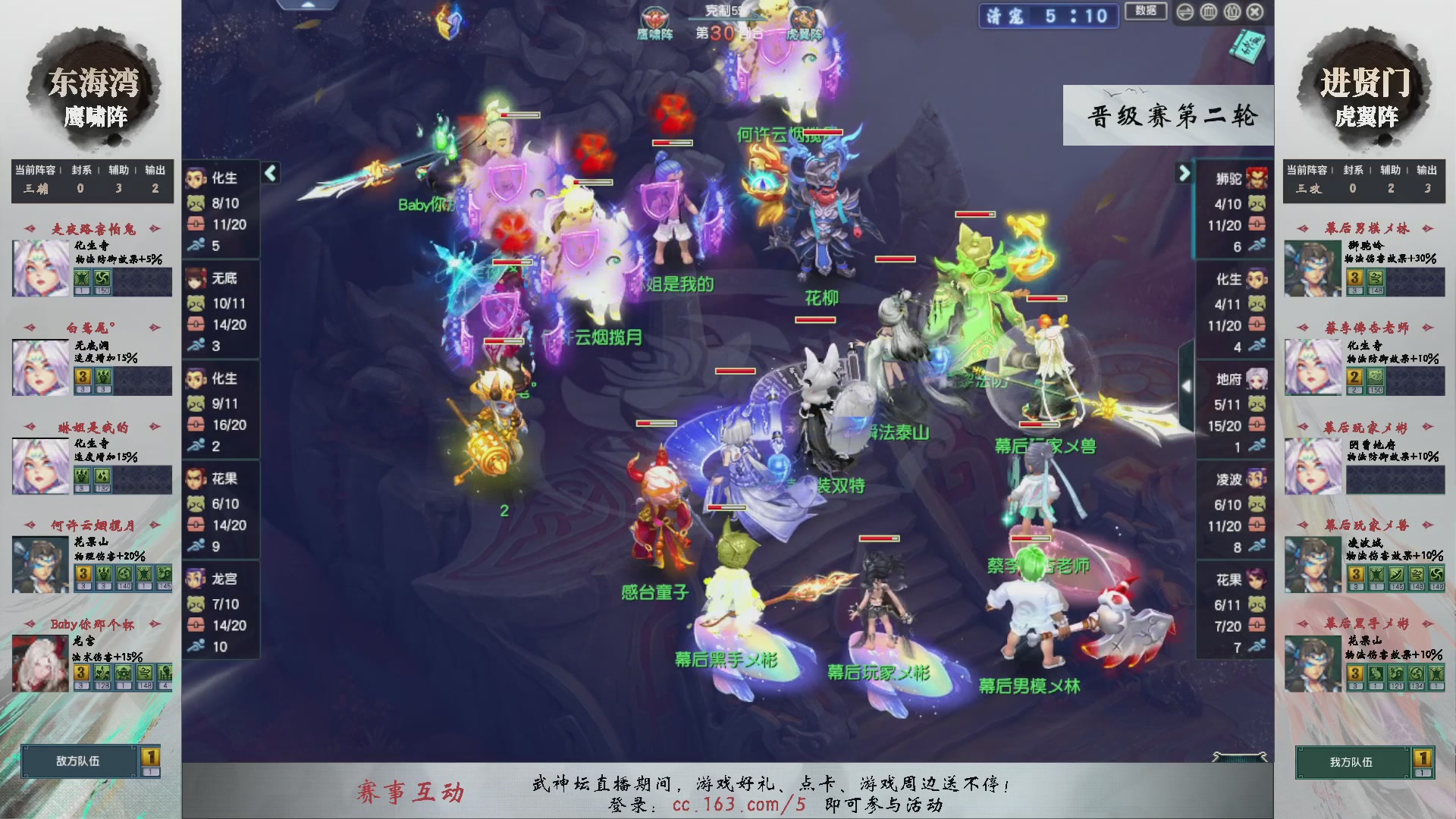Screen dimensions: 1456x819
Task: Click the 清宠 countdown timer showing 5:10
Action: click(1049, 17)
